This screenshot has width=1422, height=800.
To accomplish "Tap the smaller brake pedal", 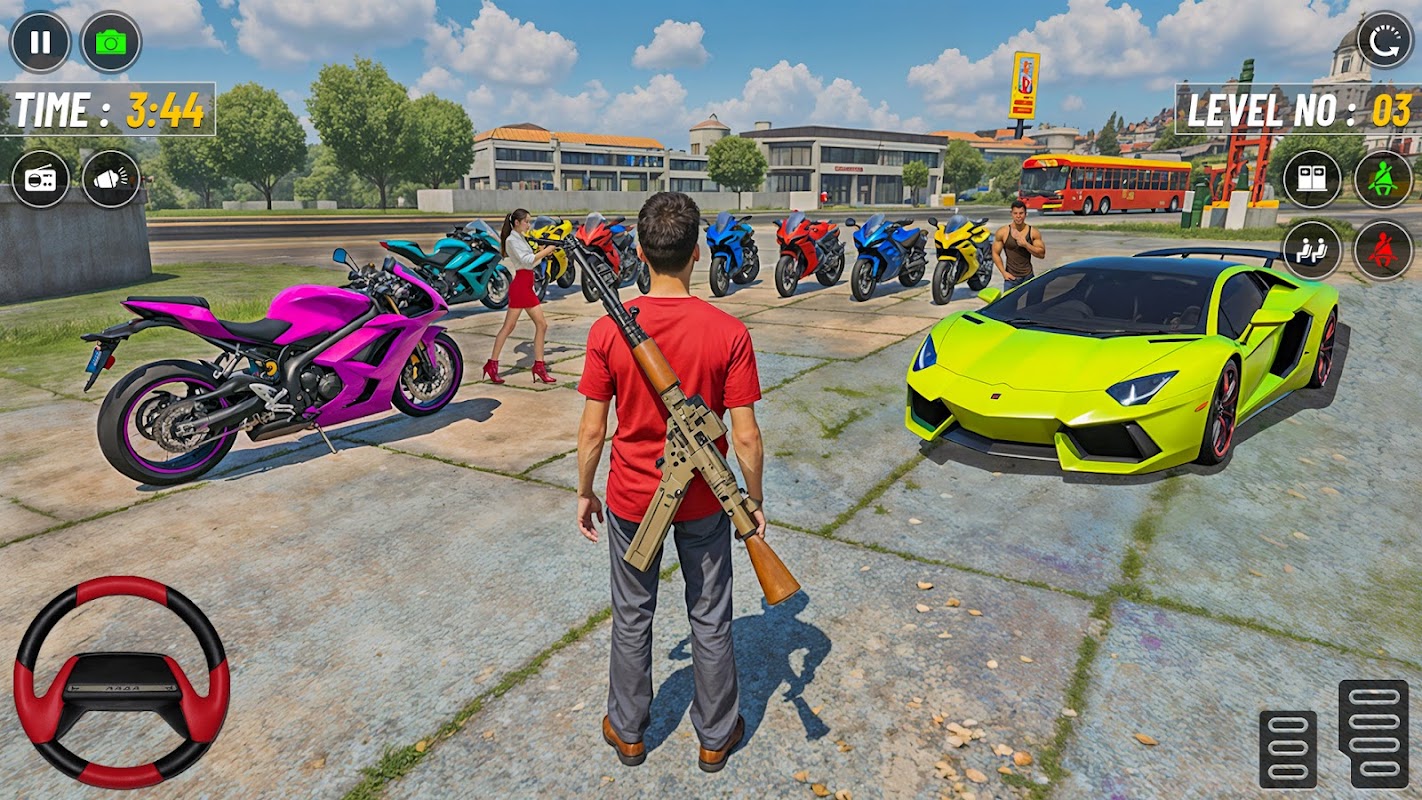I will (1288, 748).
